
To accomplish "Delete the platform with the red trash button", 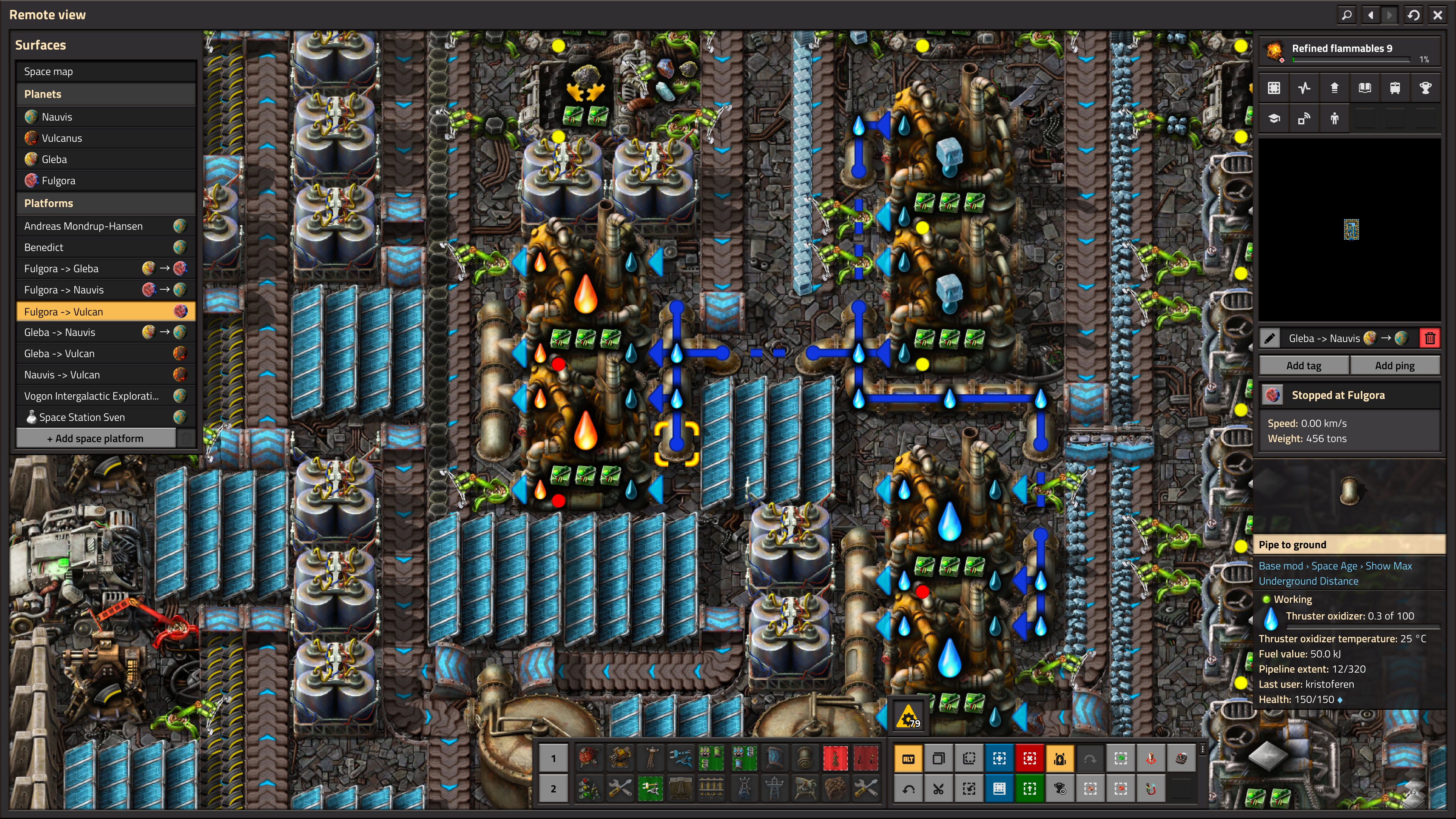I will tap(1430, 339).
